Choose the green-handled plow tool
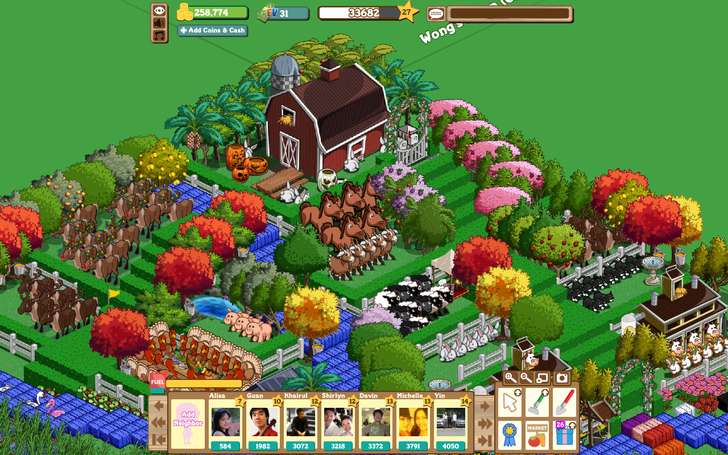728x455 pixels. pyautogui.click(x=538, y=403)
